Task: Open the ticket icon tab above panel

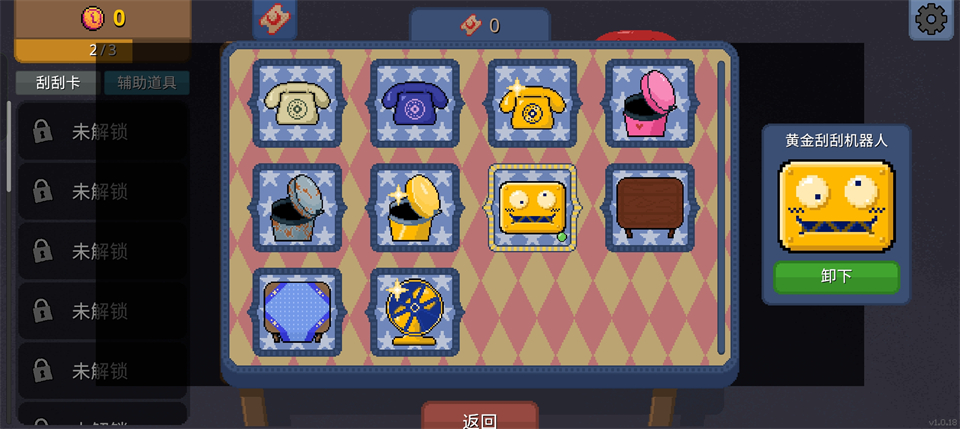Action: (274, 18)
